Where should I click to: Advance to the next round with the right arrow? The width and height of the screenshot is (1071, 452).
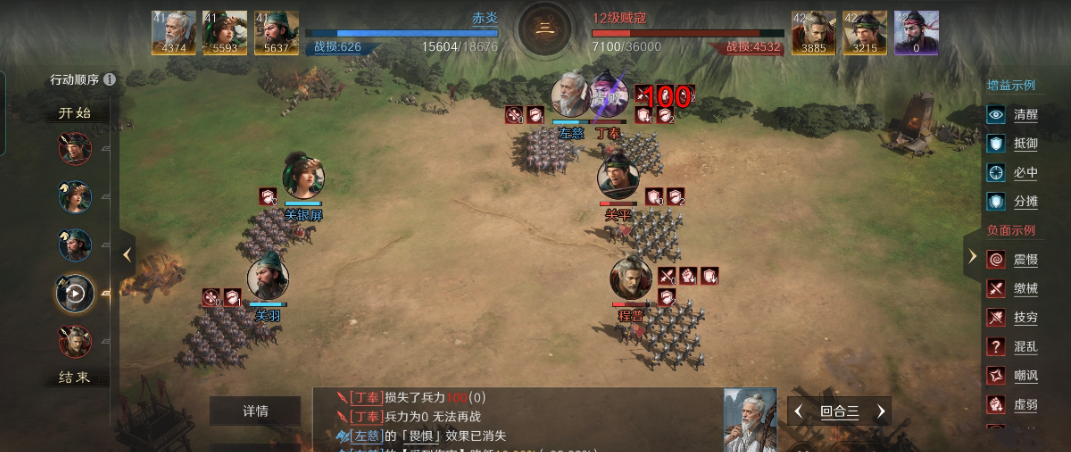coord(881,411)
